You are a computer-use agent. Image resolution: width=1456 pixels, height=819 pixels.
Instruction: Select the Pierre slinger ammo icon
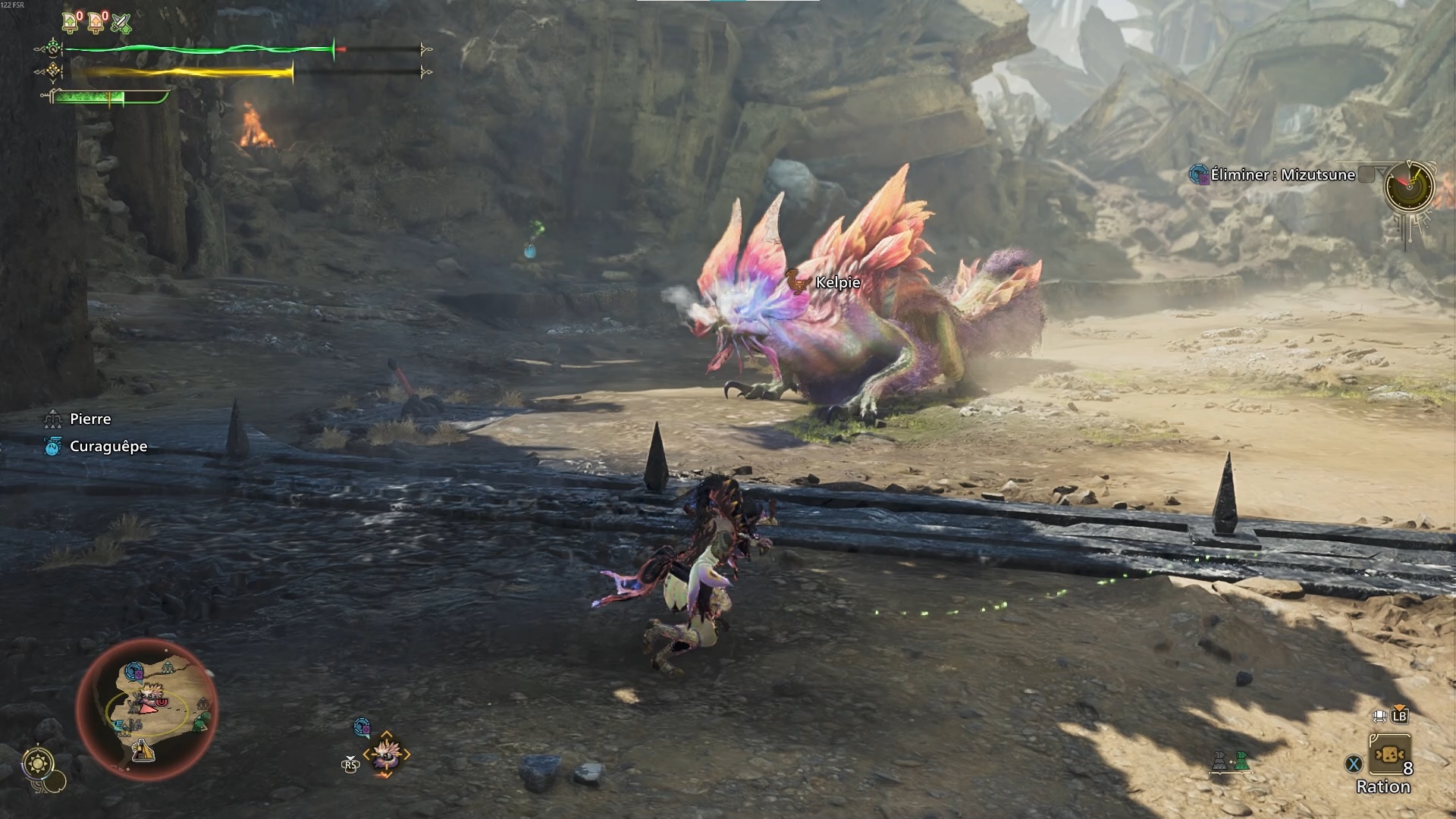pyautogui.click(x=52, y=419)
